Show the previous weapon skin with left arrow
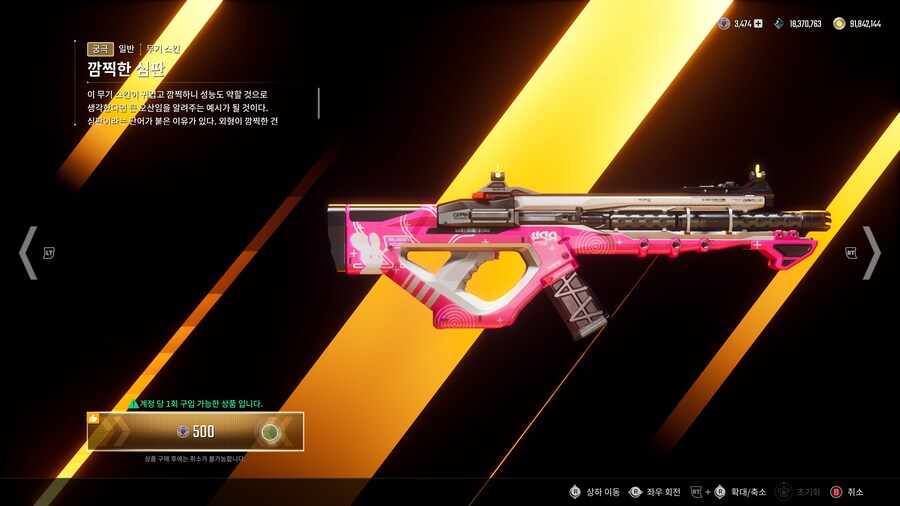 28,253
